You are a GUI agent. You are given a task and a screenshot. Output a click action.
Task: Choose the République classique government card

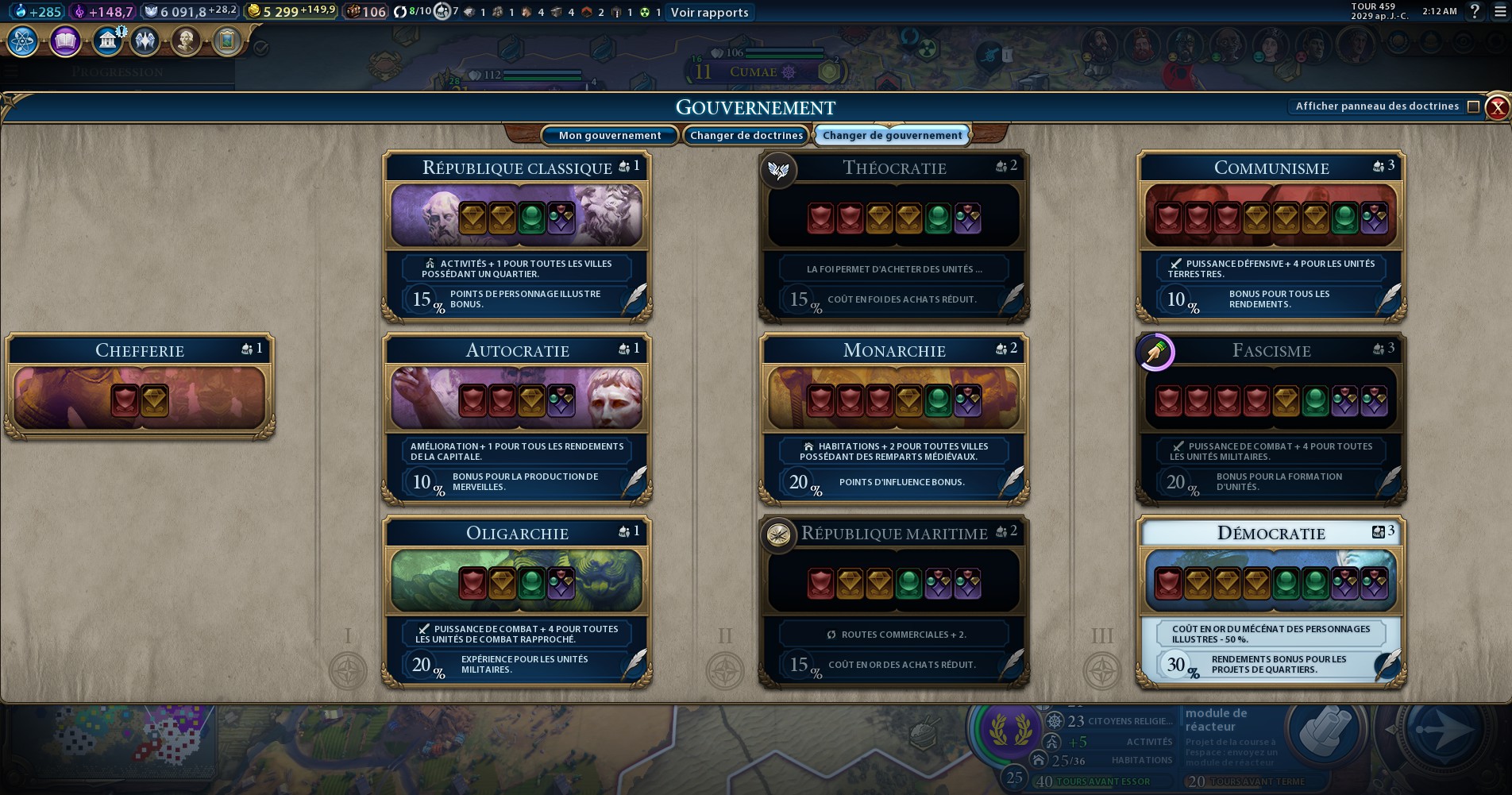517,237
